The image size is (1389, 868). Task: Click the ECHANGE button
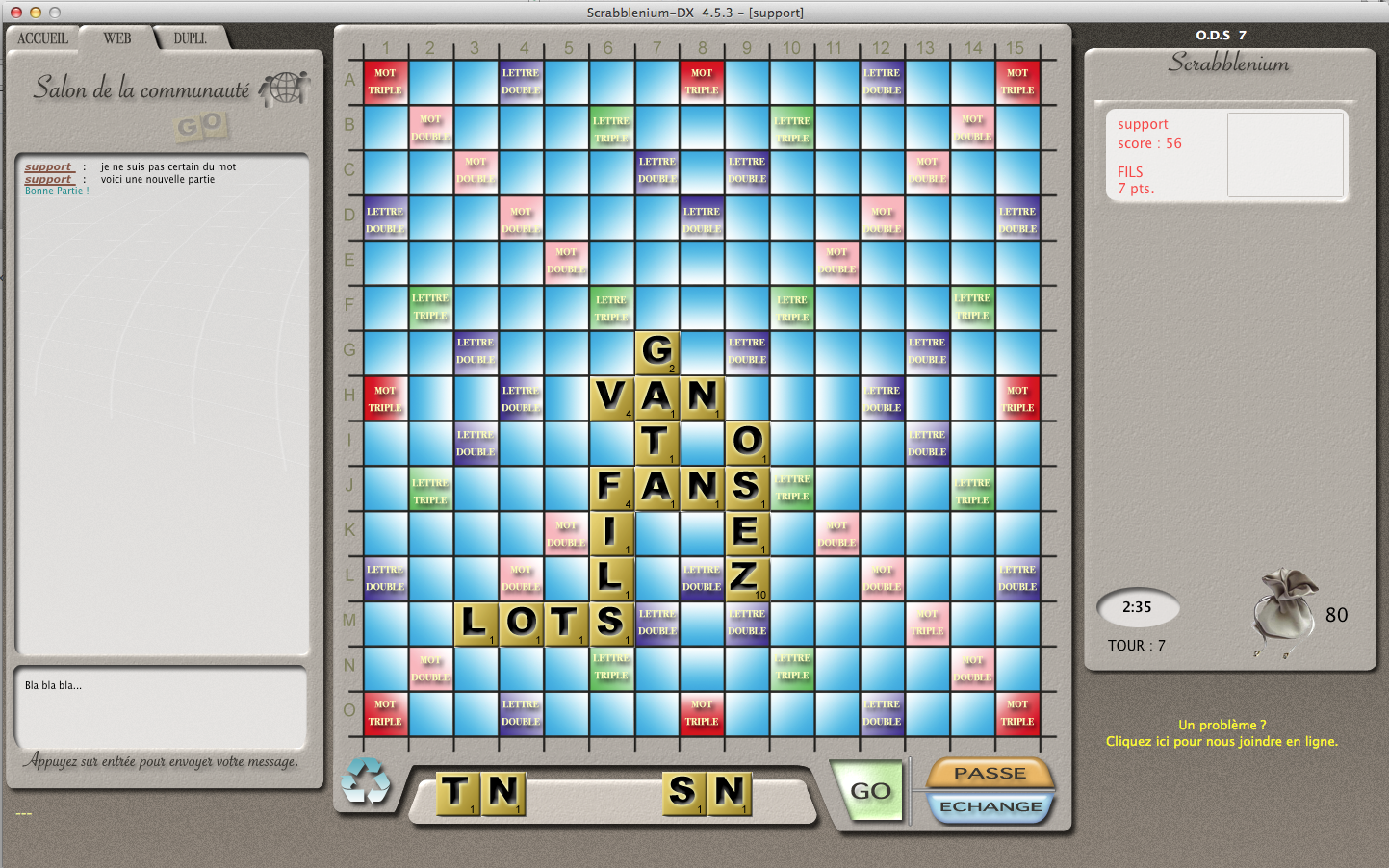coord(990,808)
